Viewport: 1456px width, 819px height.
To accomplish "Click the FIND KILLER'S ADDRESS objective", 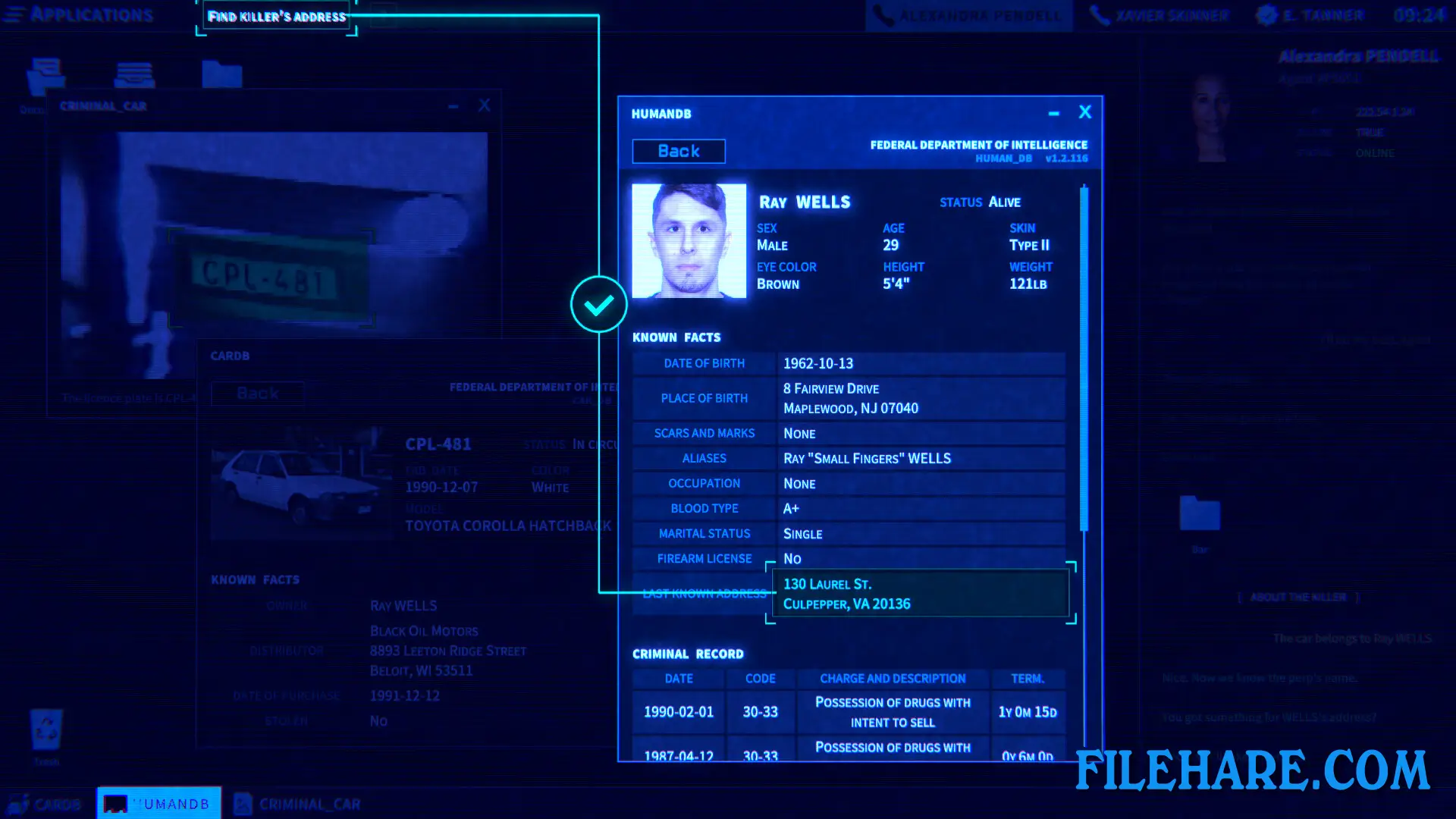I will click(276, 17).
